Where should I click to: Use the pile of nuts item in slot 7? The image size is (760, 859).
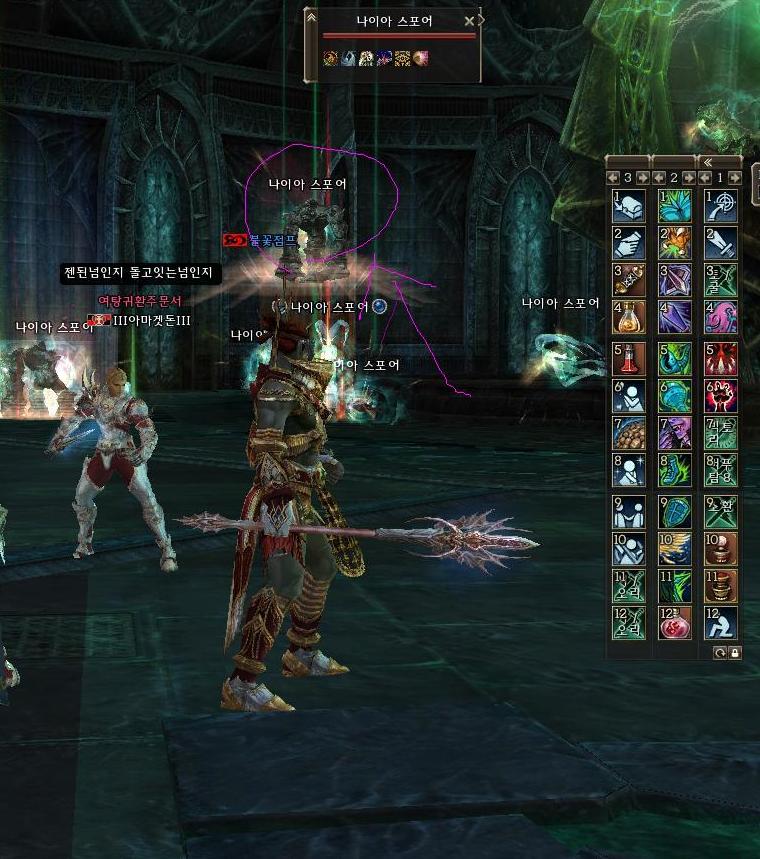tap(629, 433)
